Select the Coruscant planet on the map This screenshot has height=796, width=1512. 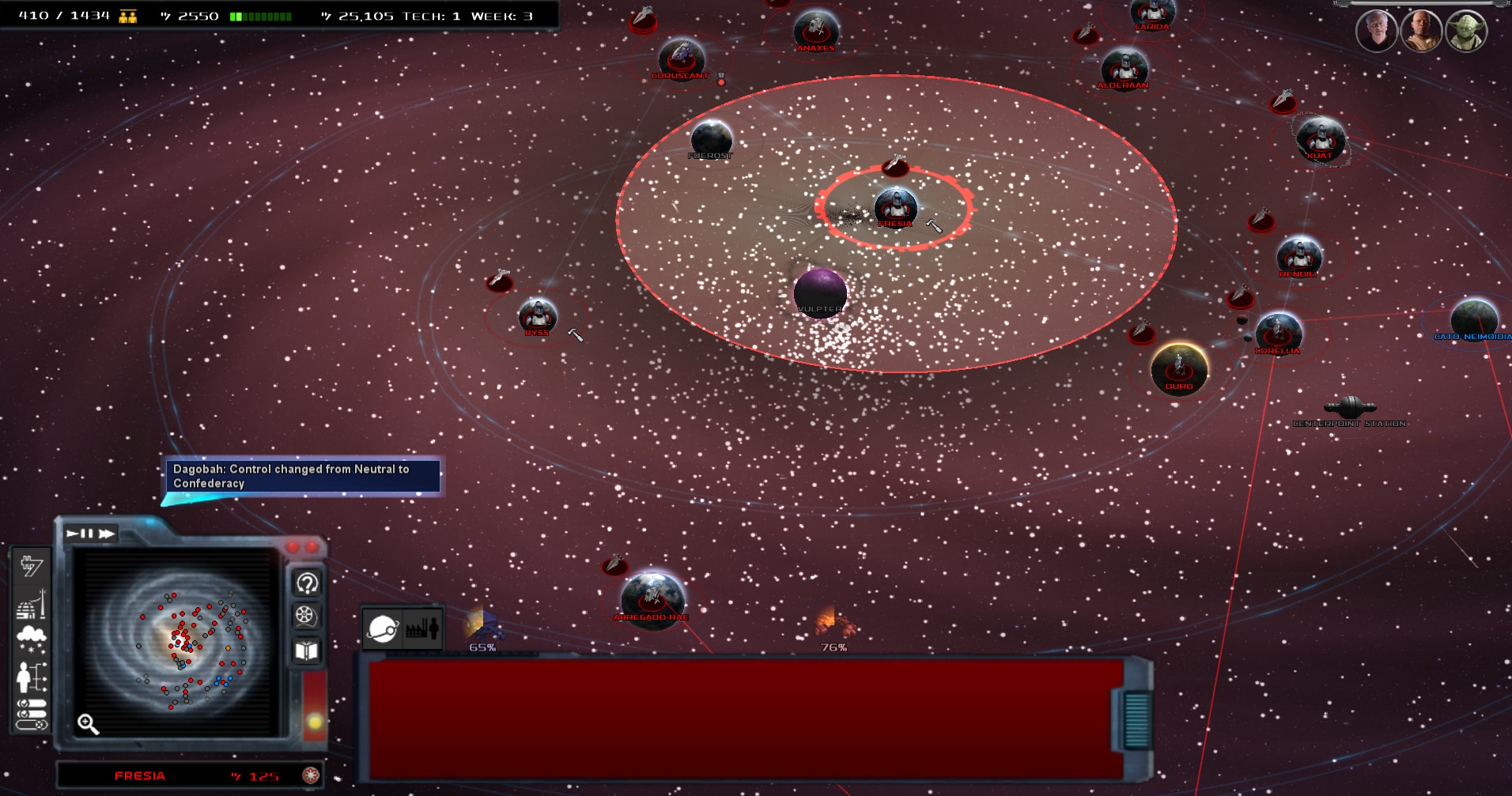pyautogui.click(x=680, y=57)
